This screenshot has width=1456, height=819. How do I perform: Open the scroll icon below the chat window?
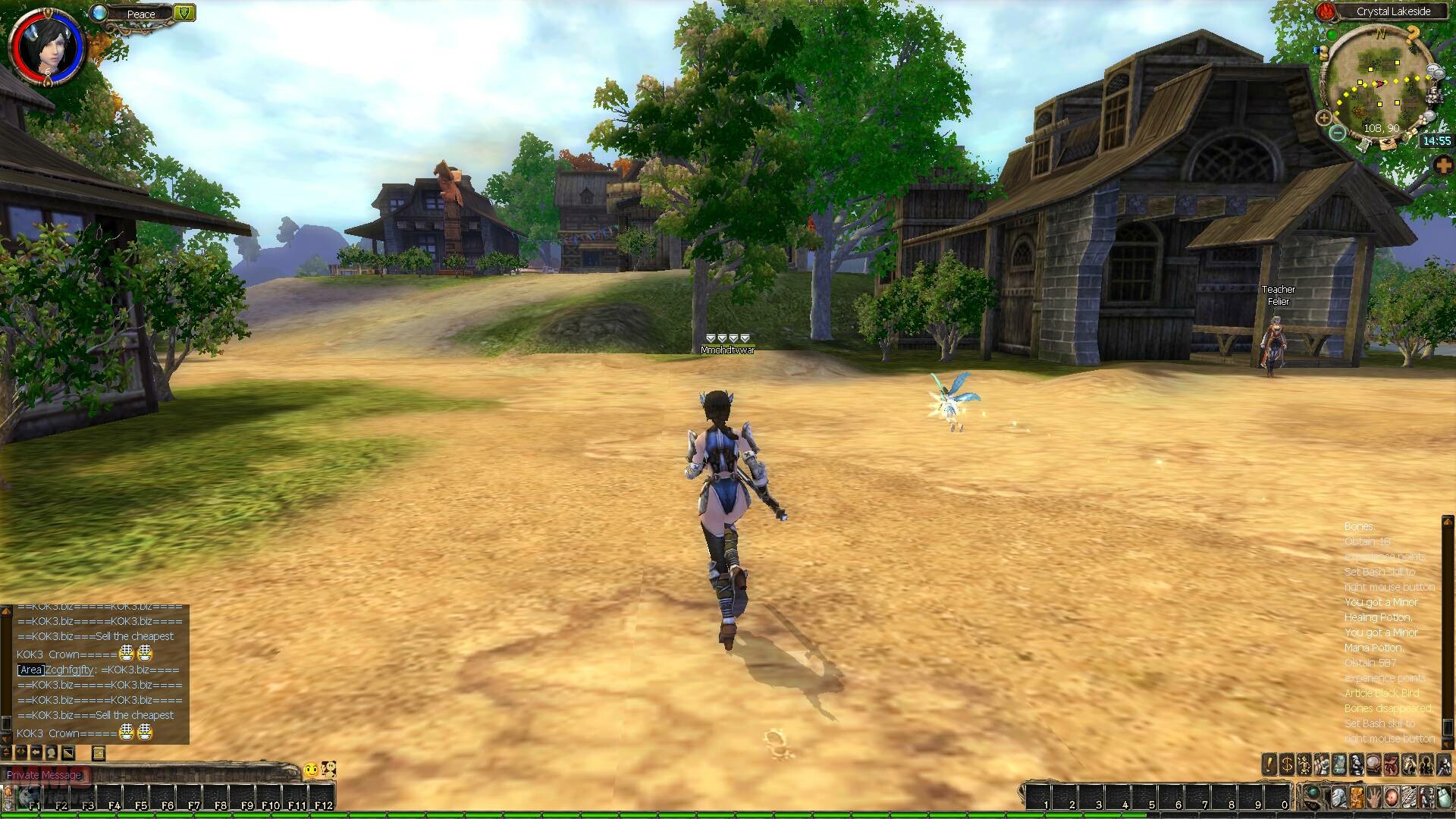(x=99, y=753)
